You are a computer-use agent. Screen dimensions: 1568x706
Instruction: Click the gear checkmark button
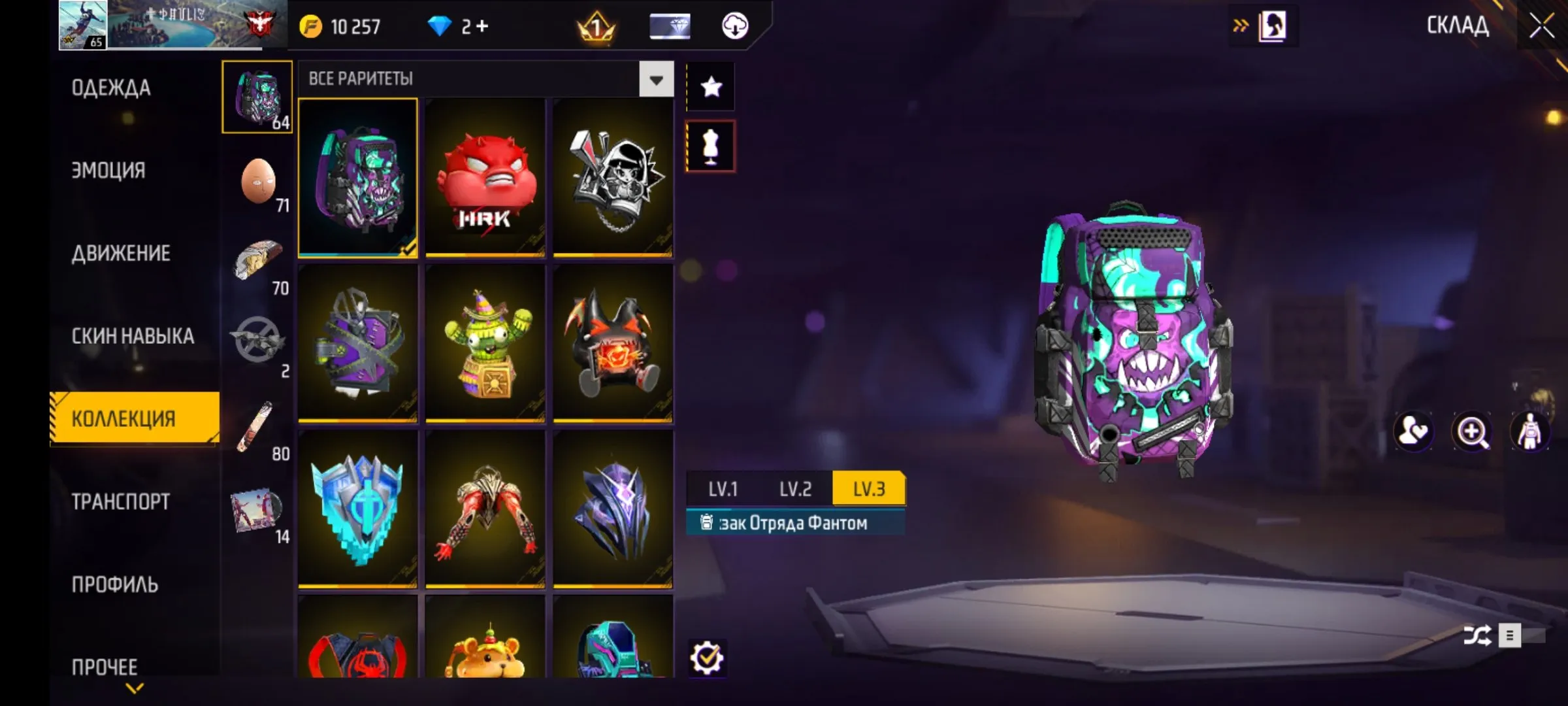click(707, 658)
